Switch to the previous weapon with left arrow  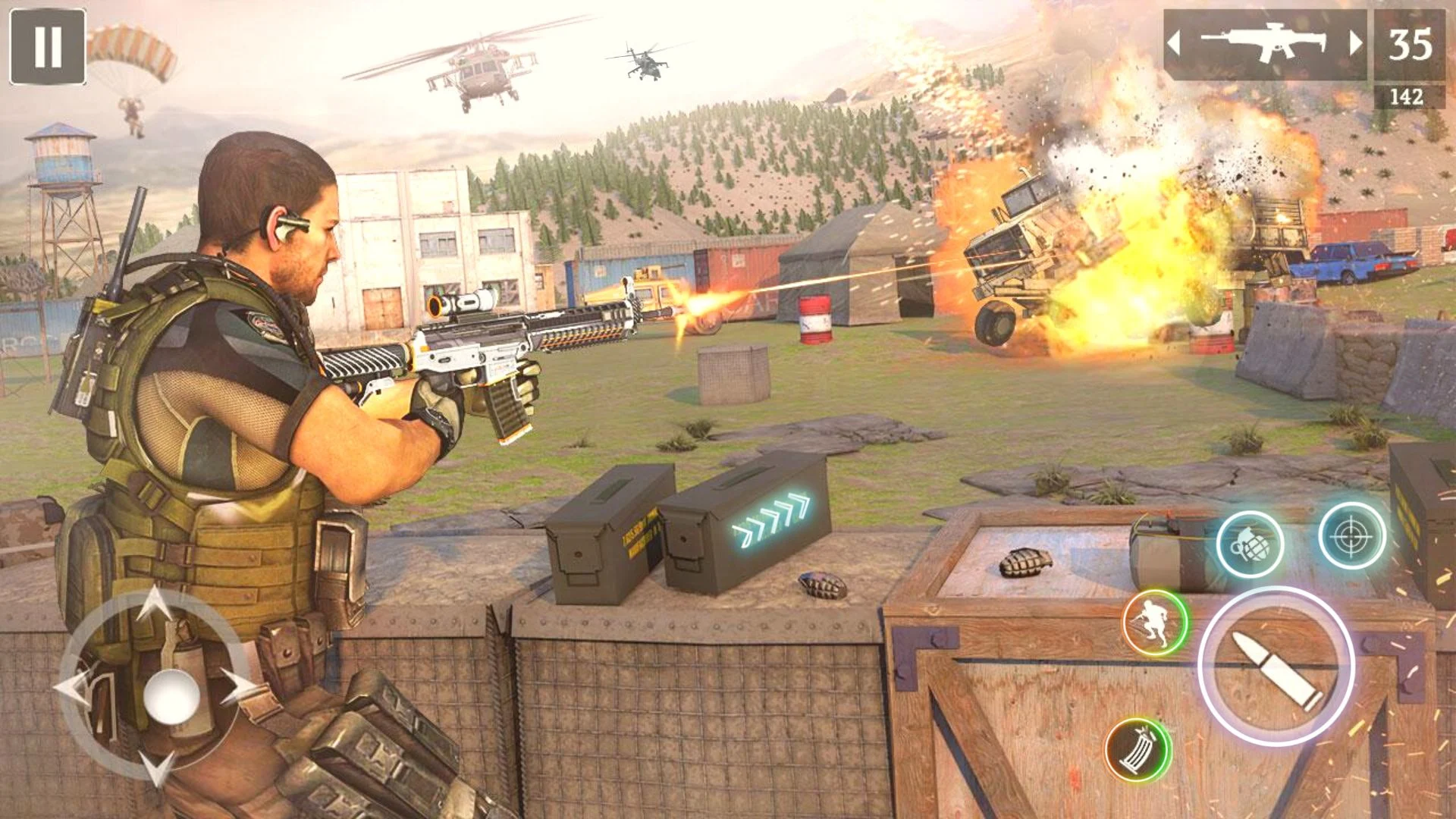coord(1174,43)
